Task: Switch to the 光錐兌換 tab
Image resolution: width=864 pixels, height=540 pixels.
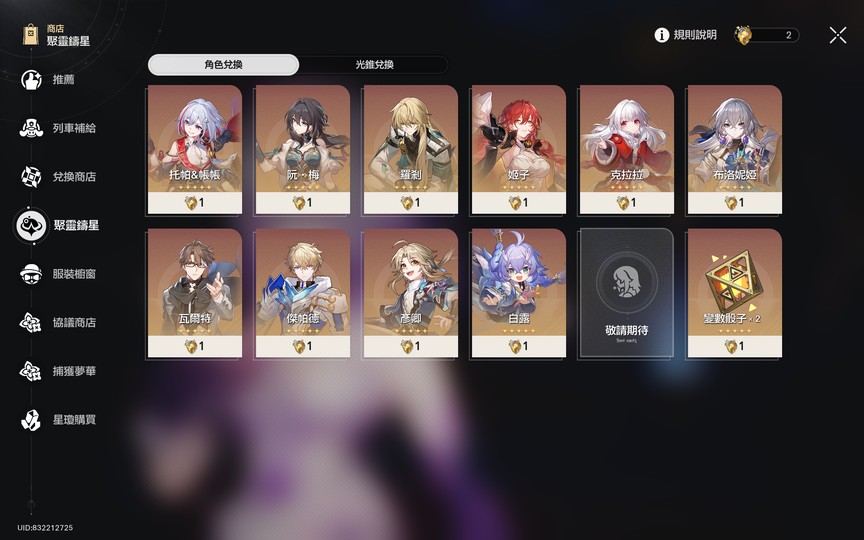Action: click(374, 65)
